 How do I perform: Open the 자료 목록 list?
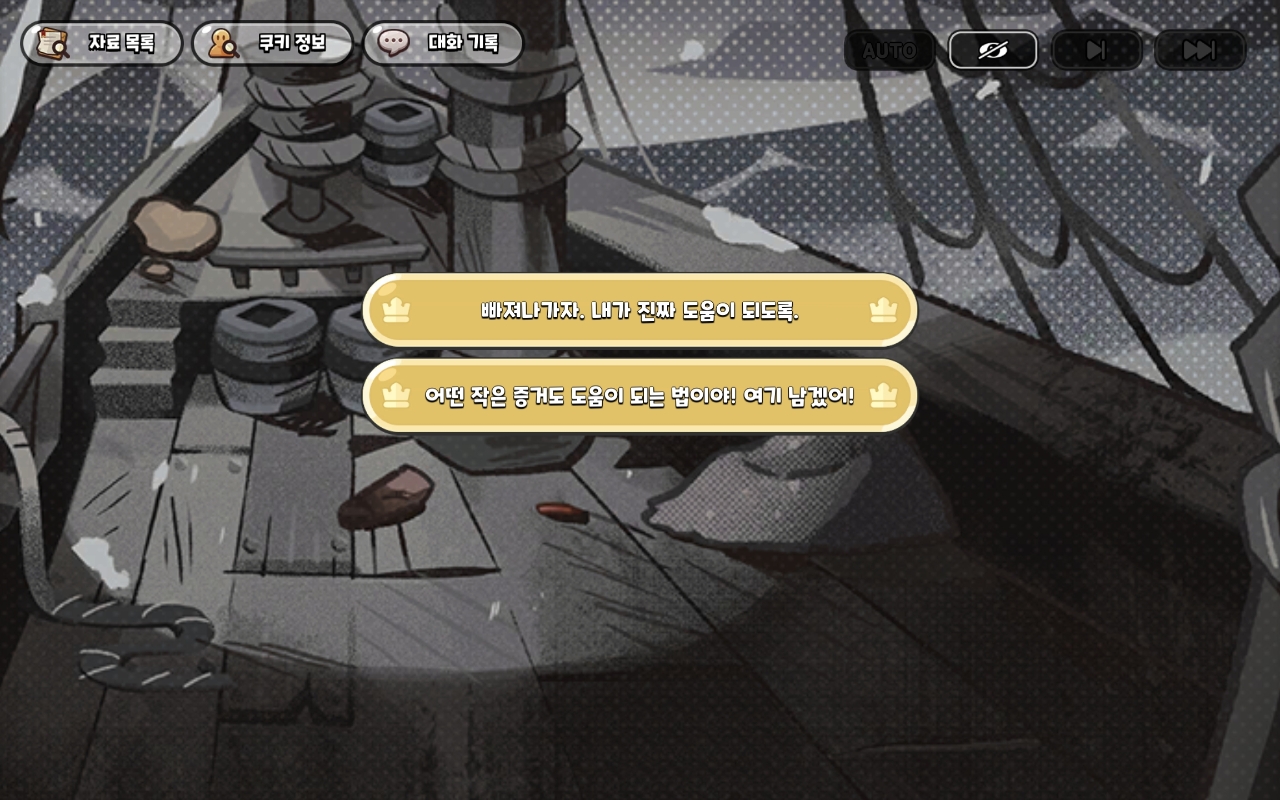pos(101,44)
